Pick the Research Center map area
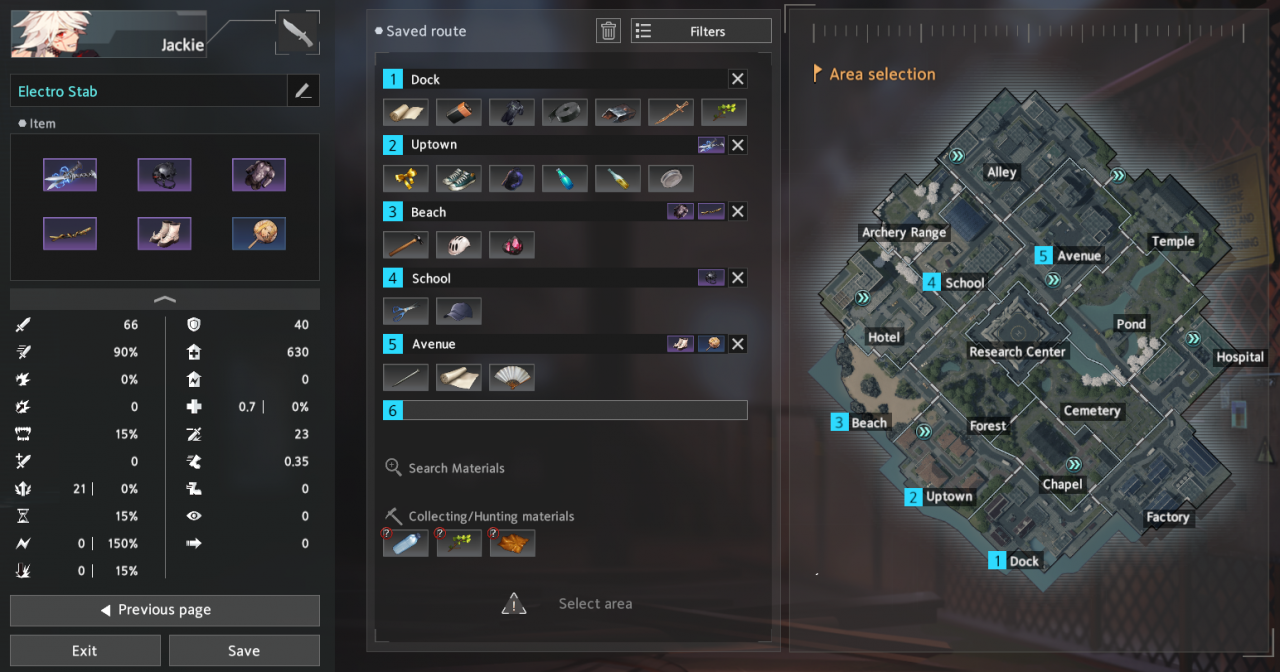1280x672 pixels. (1017, 352)
